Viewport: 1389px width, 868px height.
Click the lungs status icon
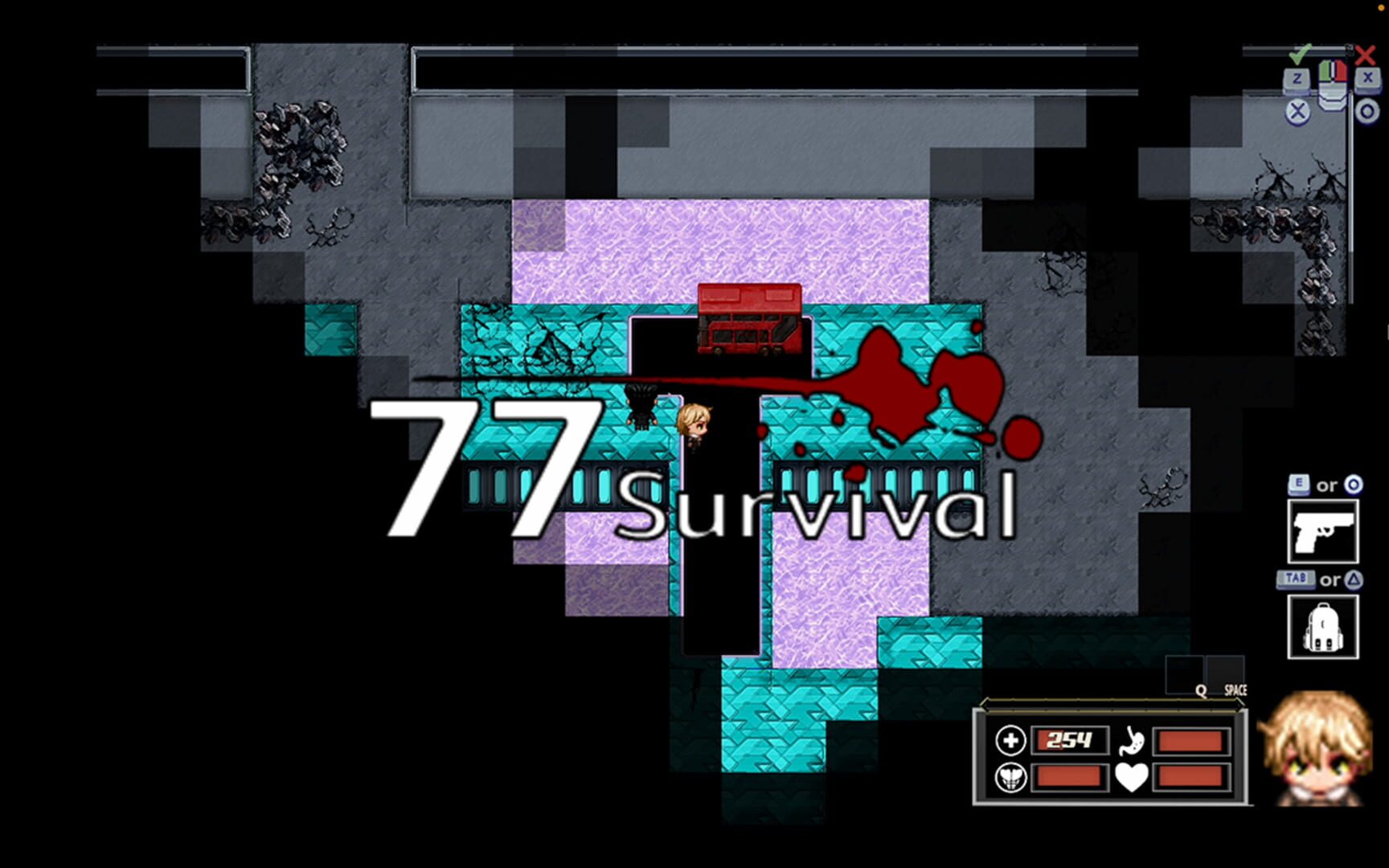coord(1011,776)
